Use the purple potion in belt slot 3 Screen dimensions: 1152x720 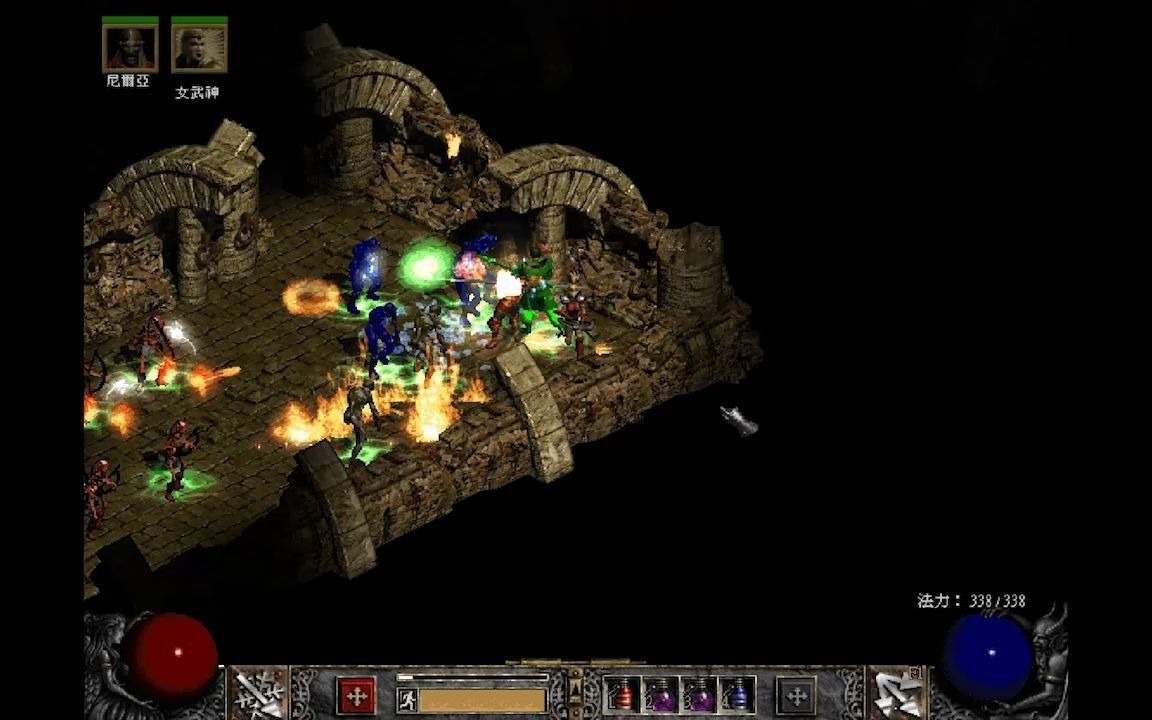click(x=699, y=694)
